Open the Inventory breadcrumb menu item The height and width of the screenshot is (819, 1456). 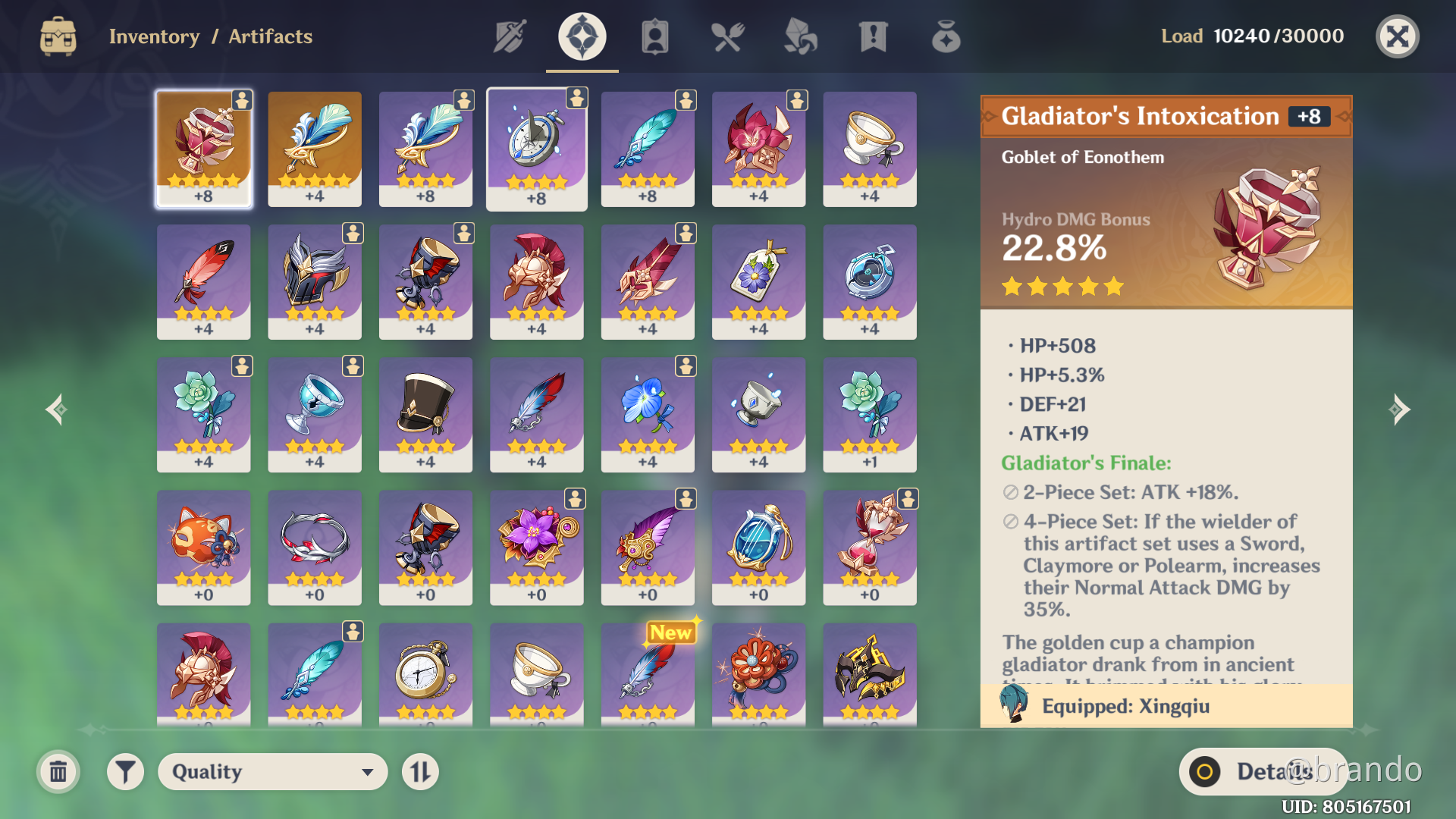click(155, 36)
